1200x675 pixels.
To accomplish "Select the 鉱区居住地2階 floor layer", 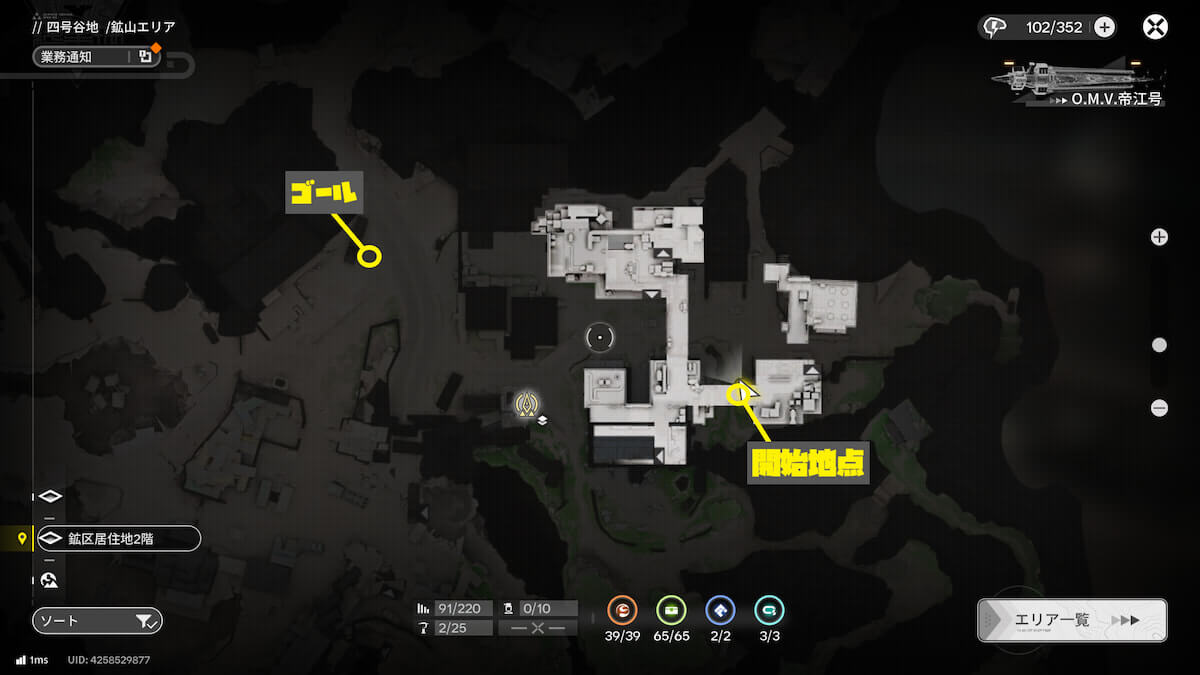I will click(x=118, y=539).
